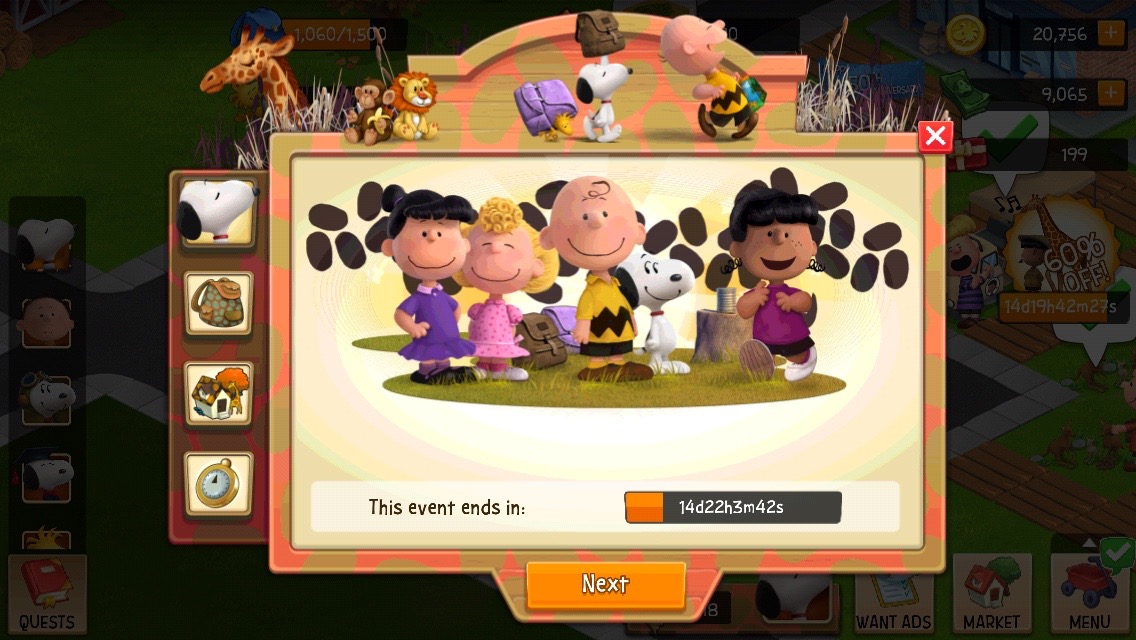This screenshot has height=640, width=1136.
Task: Open the house and tree tab
Action: pyautogui.click(x=218, y=394)
